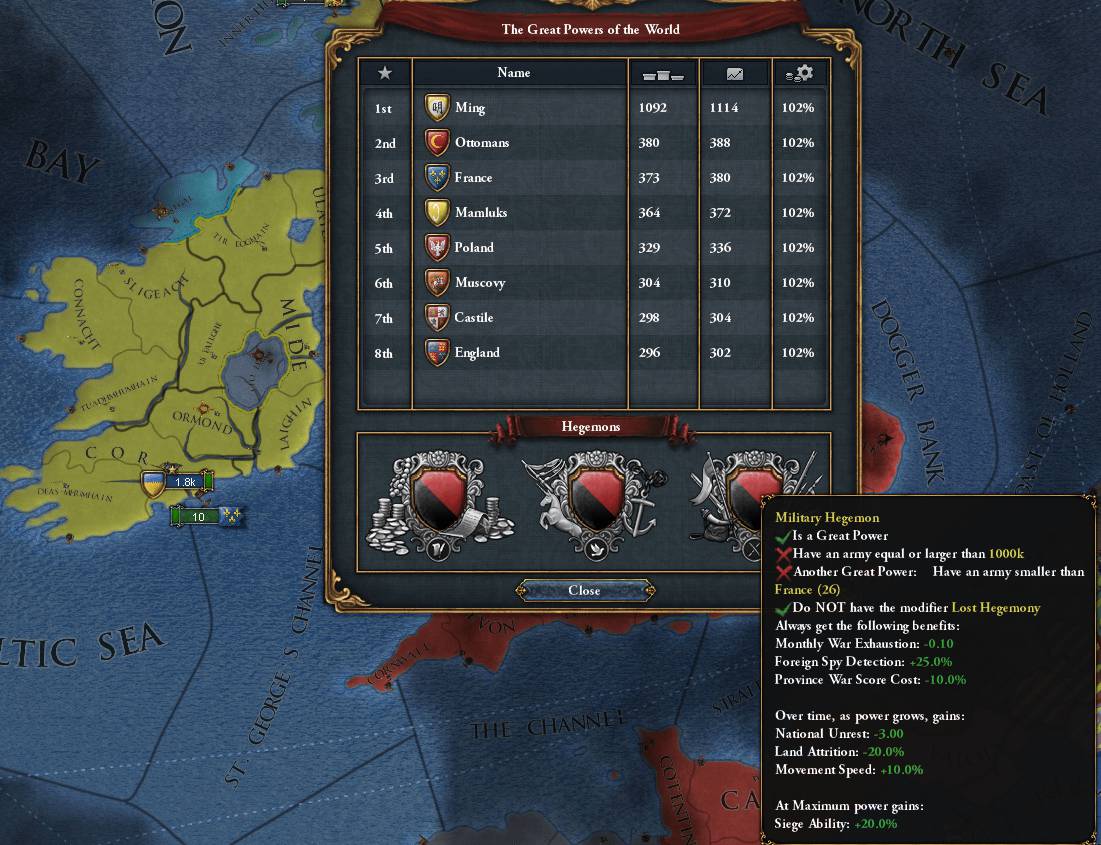Choose England in the great powers list
Viewport: 1101px width, 845px height.
[x=476, y=353]
